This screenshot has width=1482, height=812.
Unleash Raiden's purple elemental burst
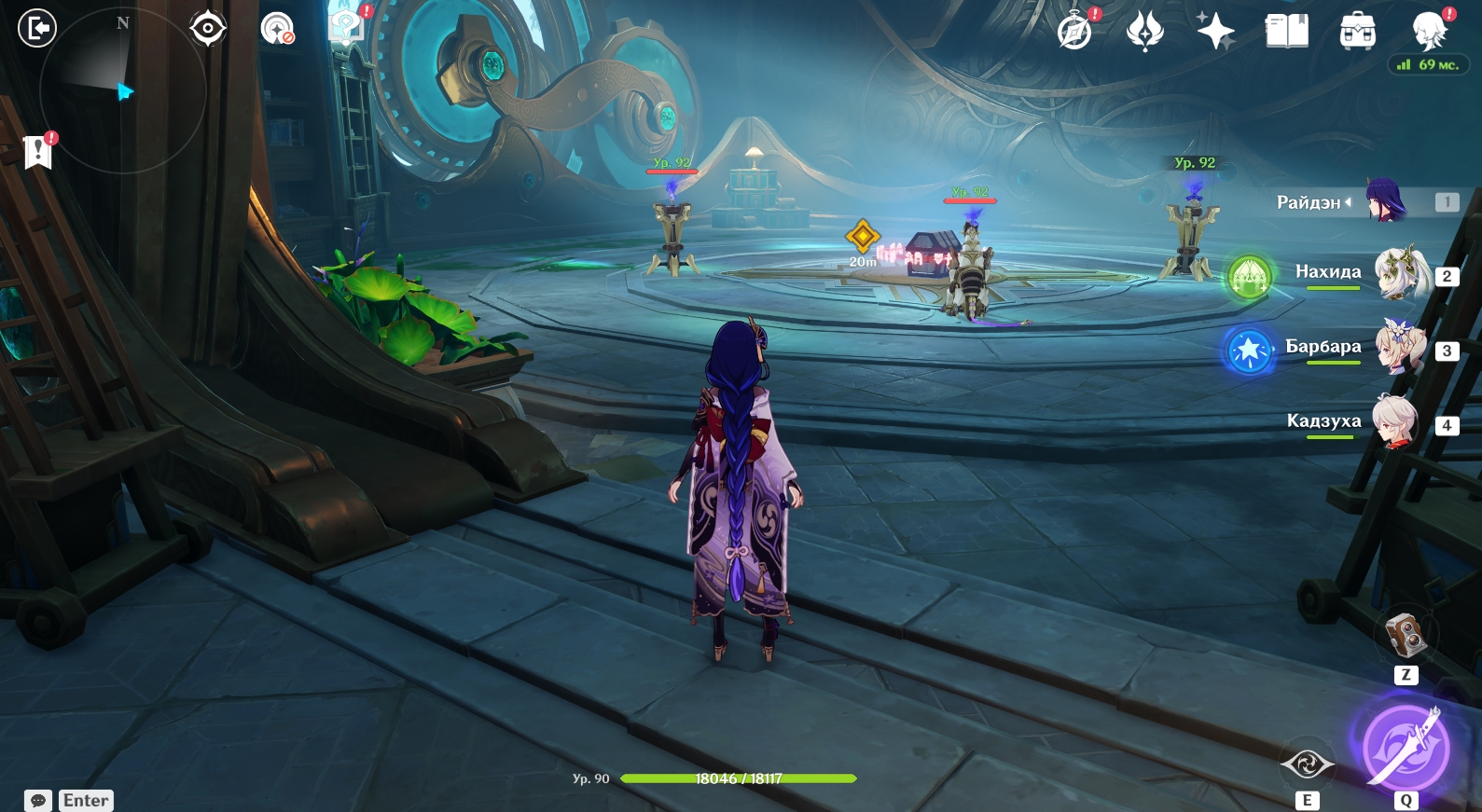(x=1405, y=748)
